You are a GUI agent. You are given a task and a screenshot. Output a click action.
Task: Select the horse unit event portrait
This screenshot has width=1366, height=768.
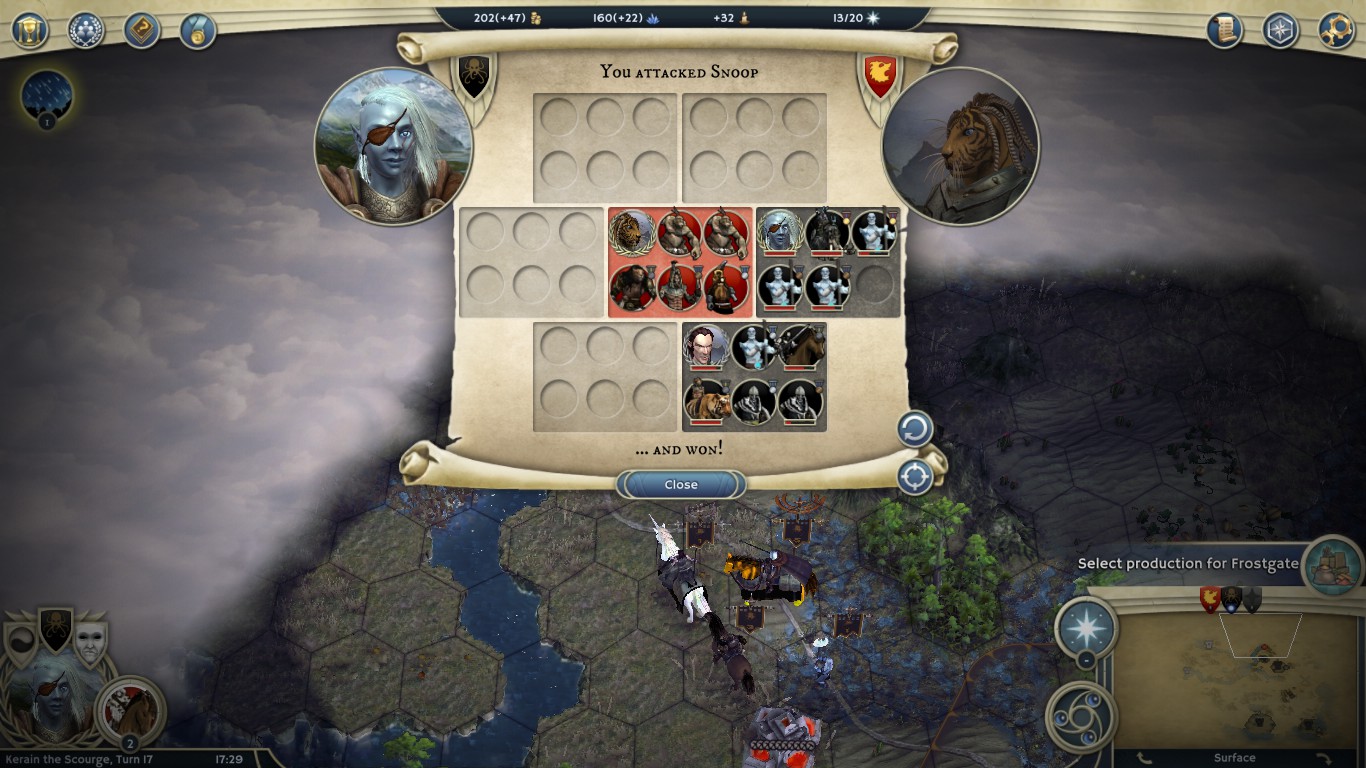click(130, 710)
